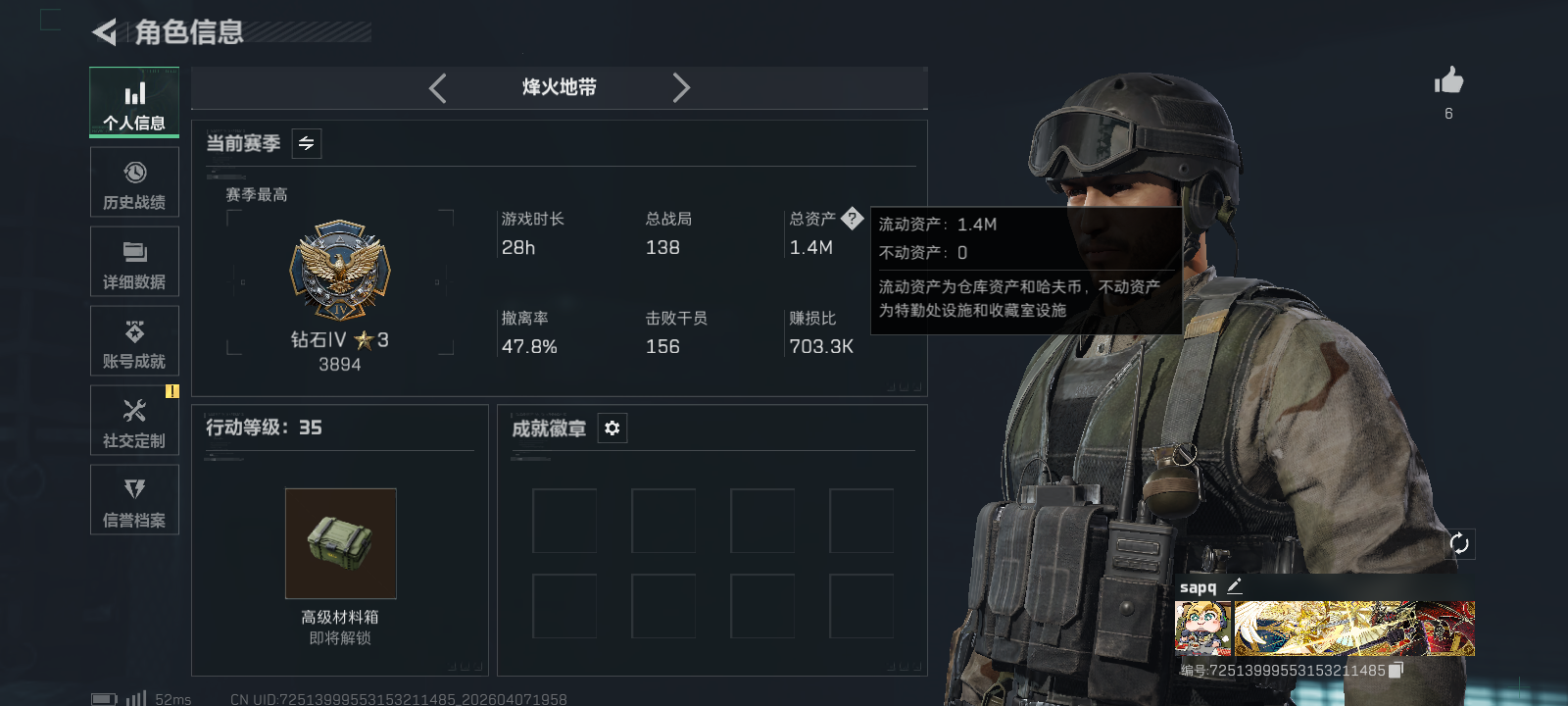This screenshot has height=706, width=1568.
Task: Open the 信誉档案 sidebar panel
Action: 134,500
